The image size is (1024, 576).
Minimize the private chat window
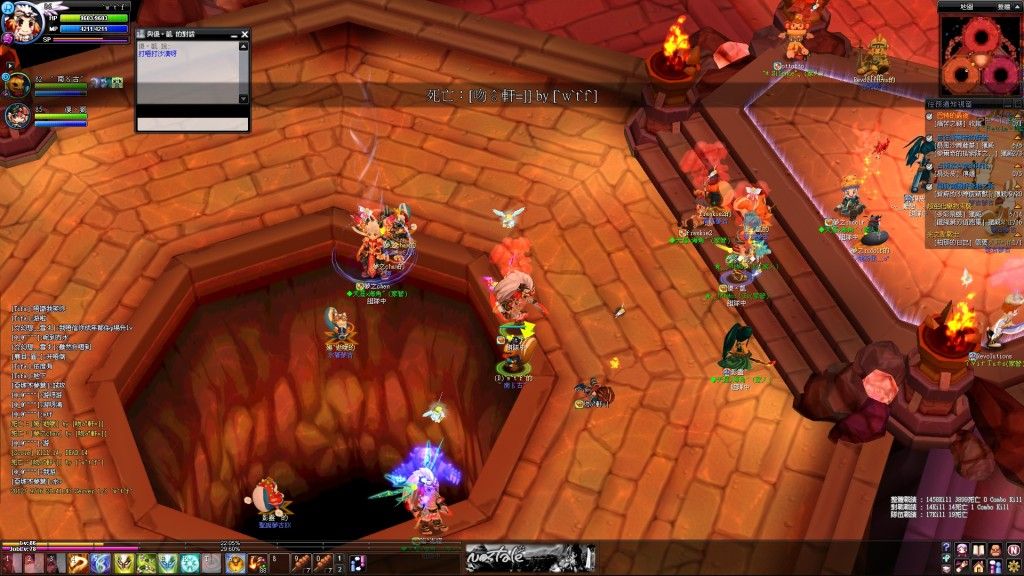(233, 34)
